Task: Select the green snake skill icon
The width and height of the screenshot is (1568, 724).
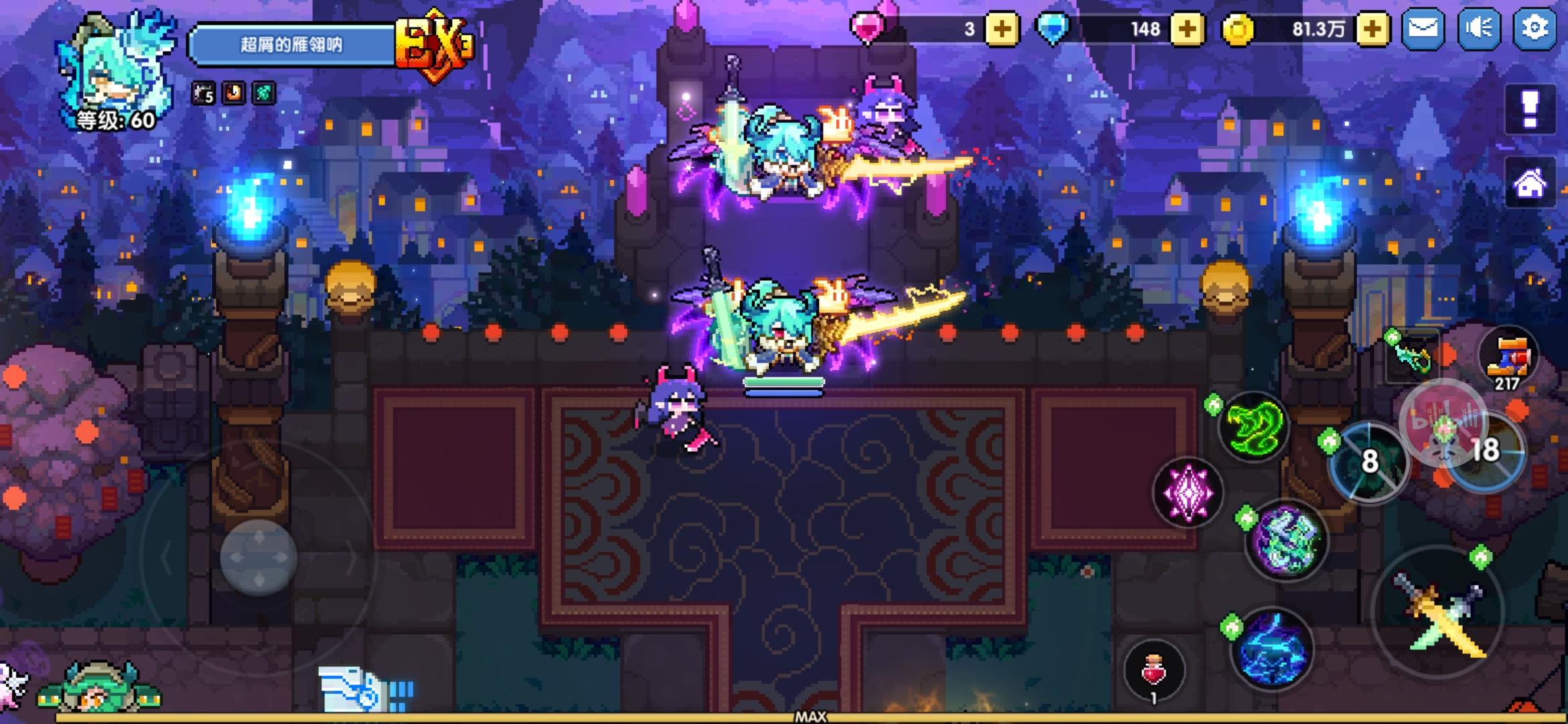Action: click(x=1254, y=426)
